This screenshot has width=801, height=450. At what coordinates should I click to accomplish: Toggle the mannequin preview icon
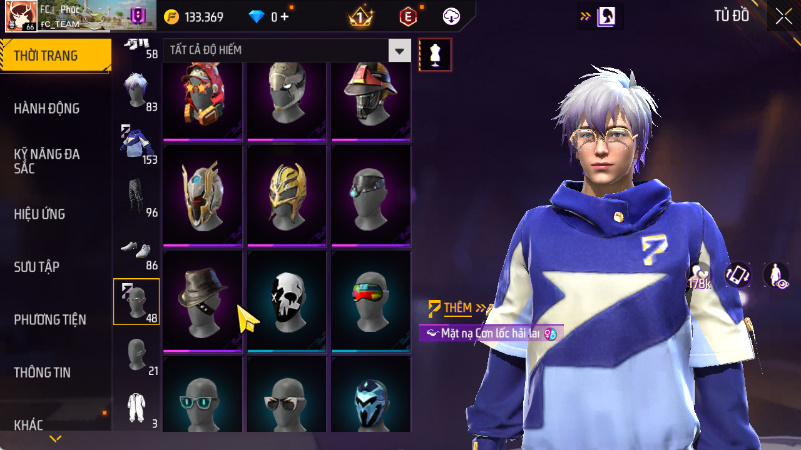(x=435, y=54)
